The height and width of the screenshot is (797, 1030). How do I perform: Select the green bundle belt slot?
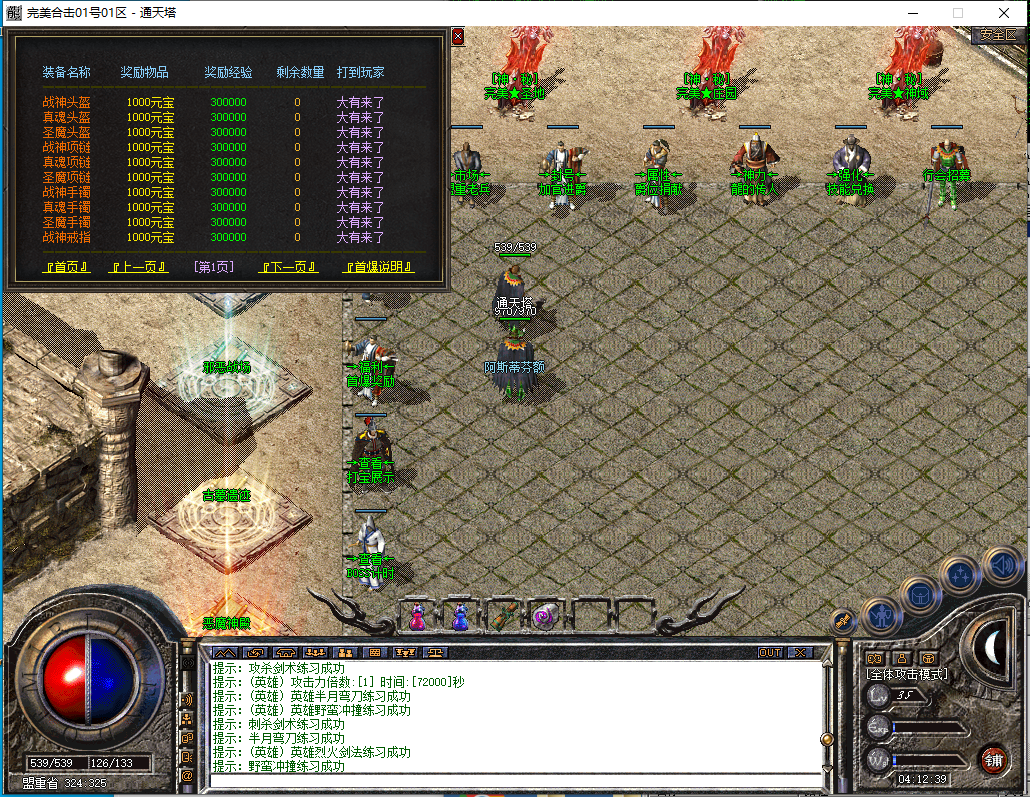[502, 617]
